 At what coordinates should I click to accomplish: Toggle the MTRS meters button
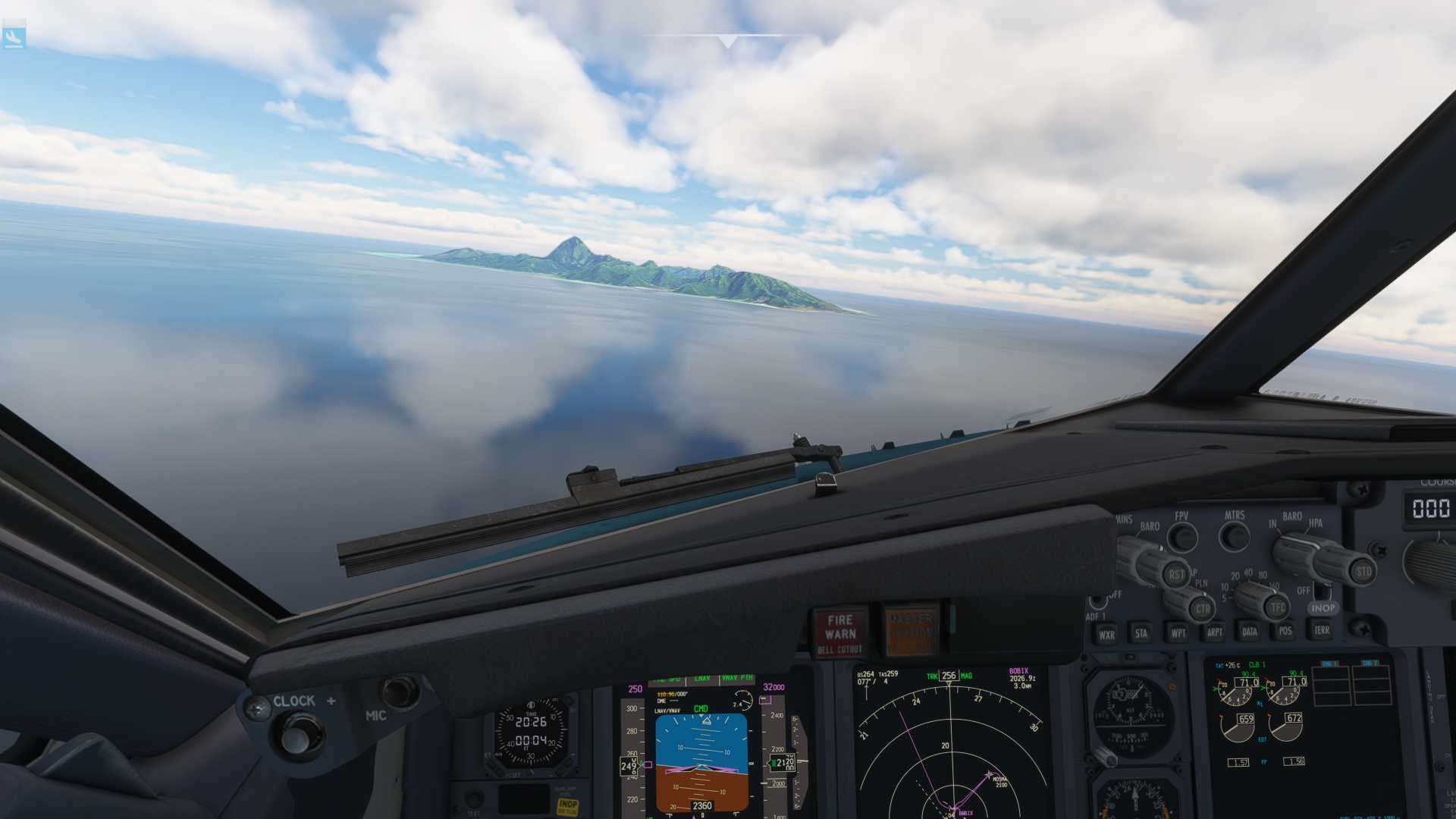click(x=1234, y=536)
